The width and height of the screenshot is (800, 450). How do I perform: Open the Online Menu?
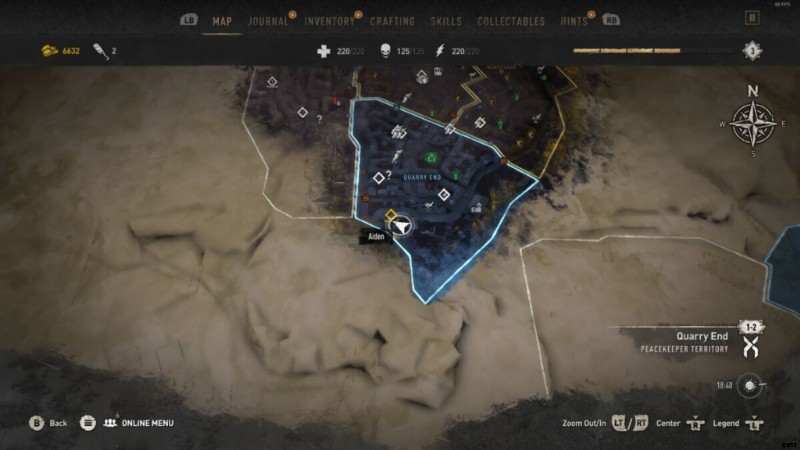[x=138, y=423]
